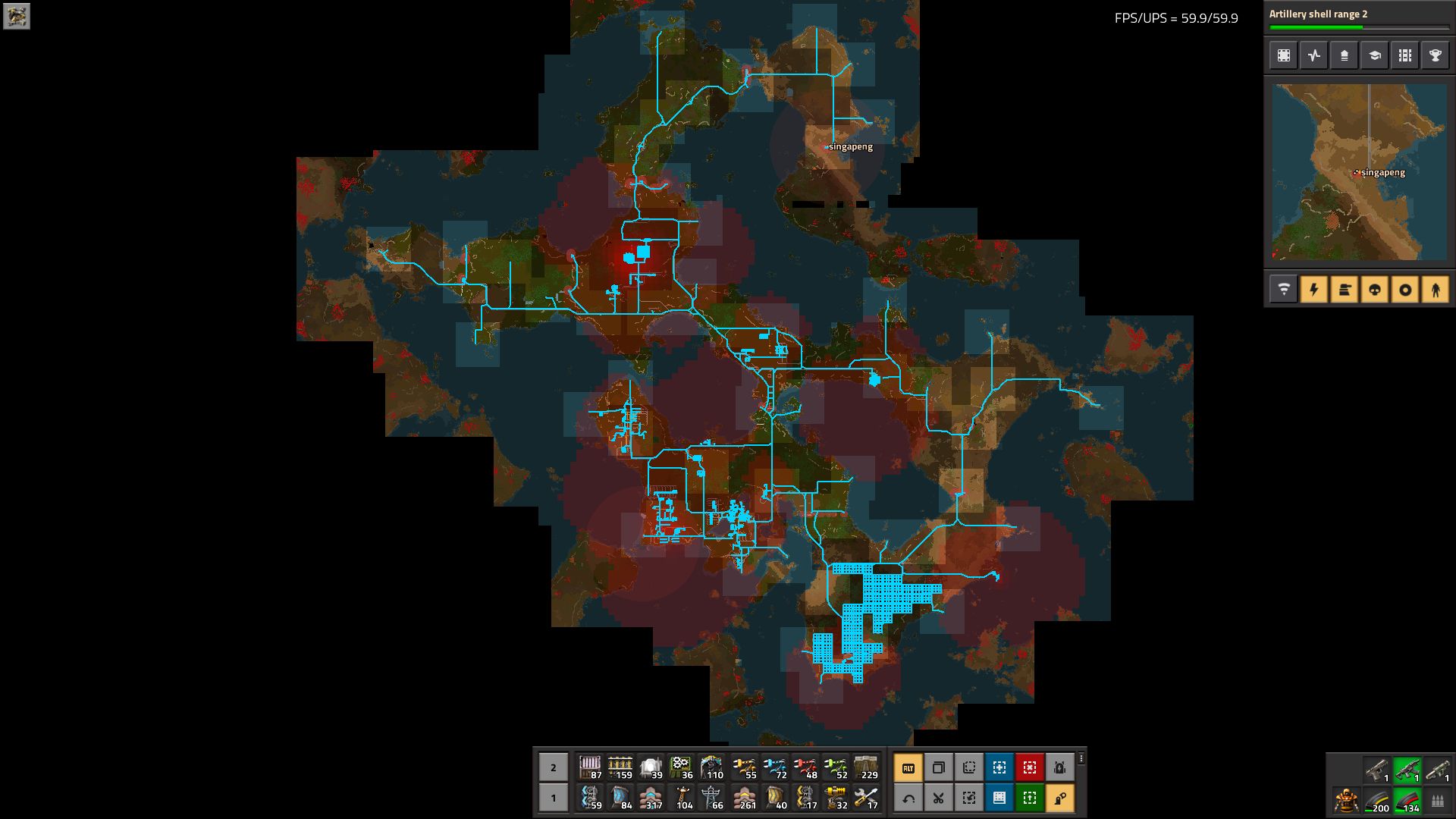Toggle the electric network map overlay
The image size is (1456, 819).
tap(1313, 290)
